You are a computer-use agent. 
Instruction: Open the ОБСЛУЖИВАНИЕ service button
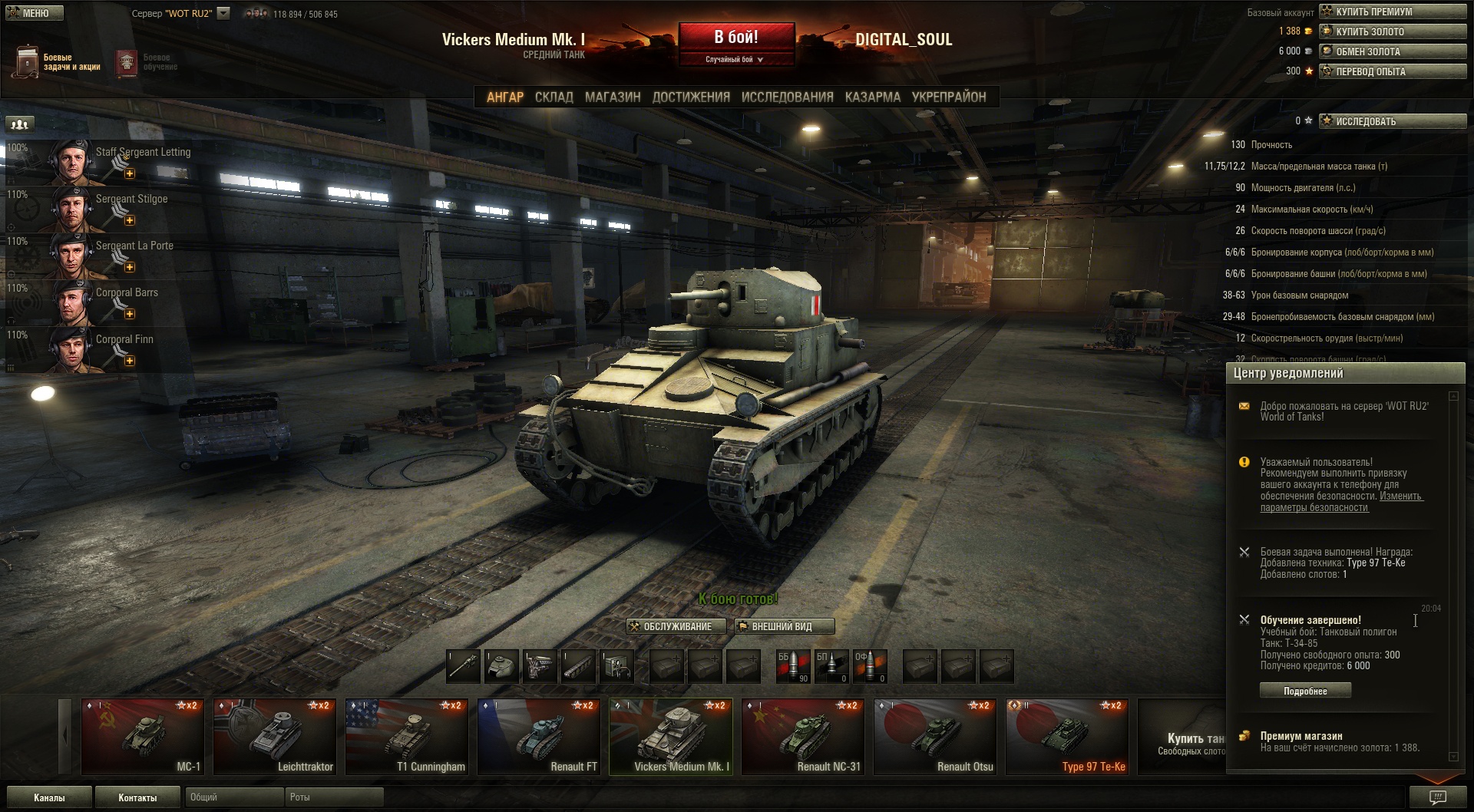(x=676, y=626)
